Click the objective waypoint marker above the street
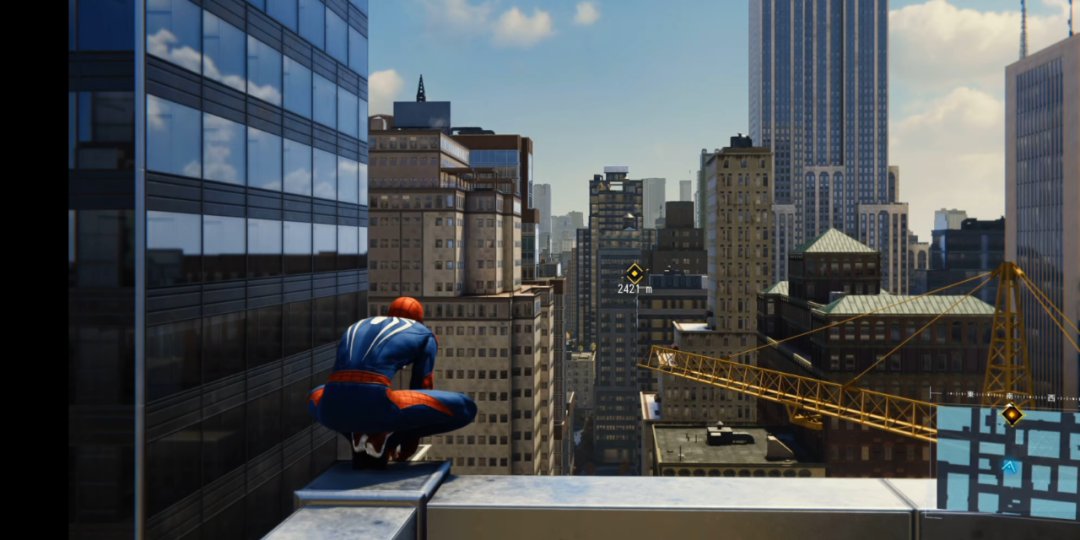This screenshot has width=1080, height=540. [x=634, y=272]
